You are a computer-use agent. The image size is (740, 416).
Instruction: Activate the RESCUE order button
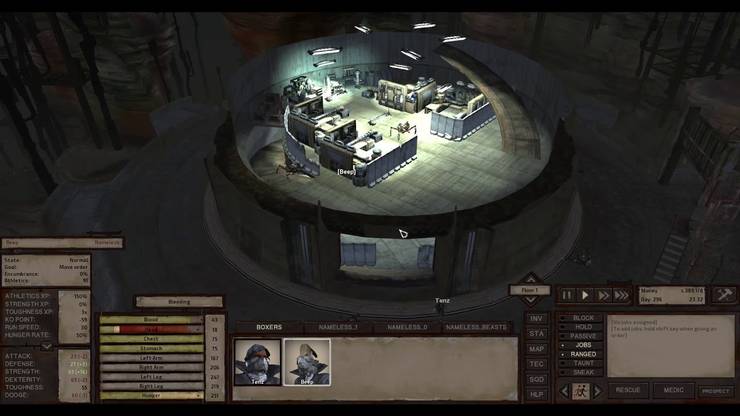click(x=627, y=390)
